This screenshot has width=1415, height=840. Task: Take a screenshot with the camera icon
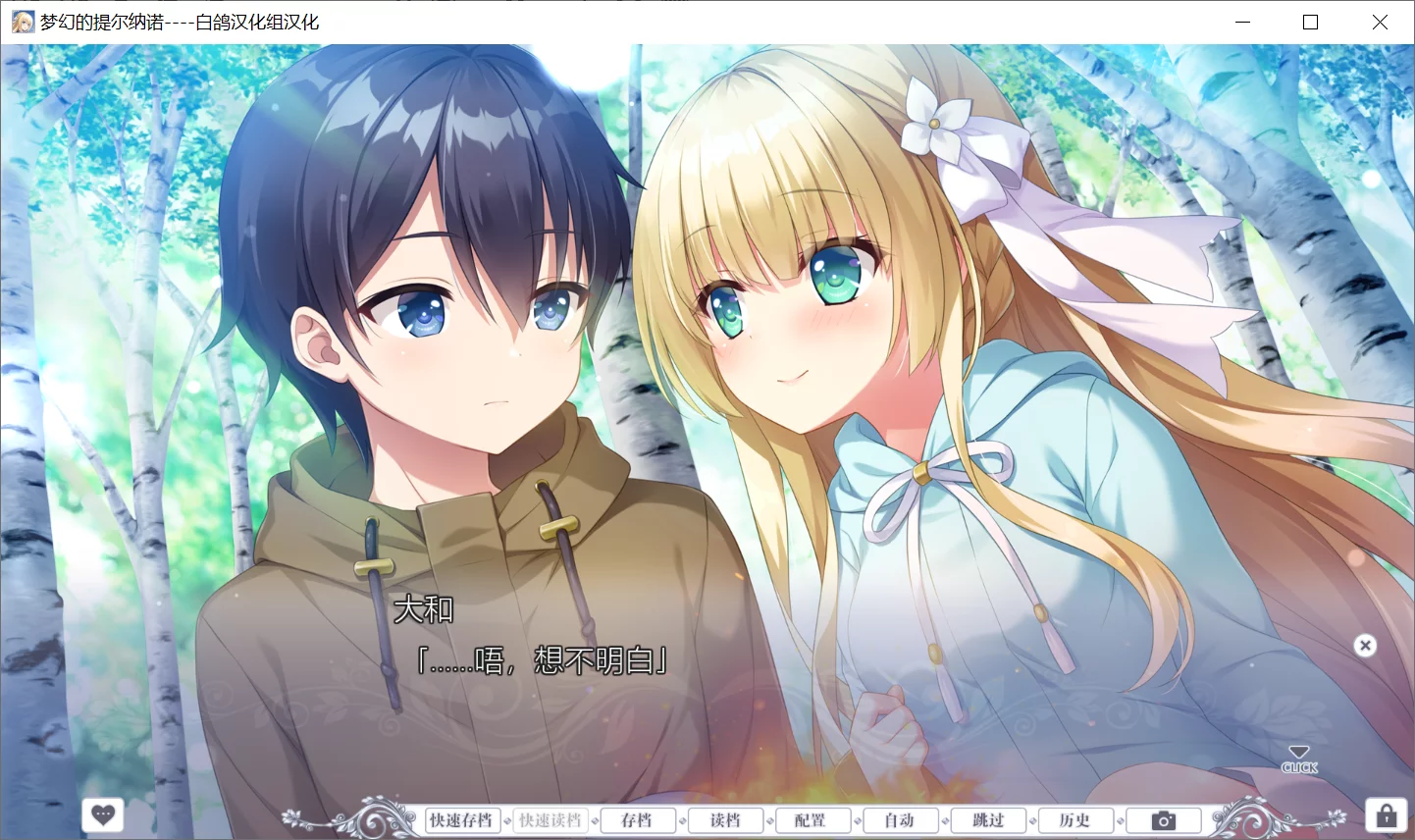point(1163,819)
